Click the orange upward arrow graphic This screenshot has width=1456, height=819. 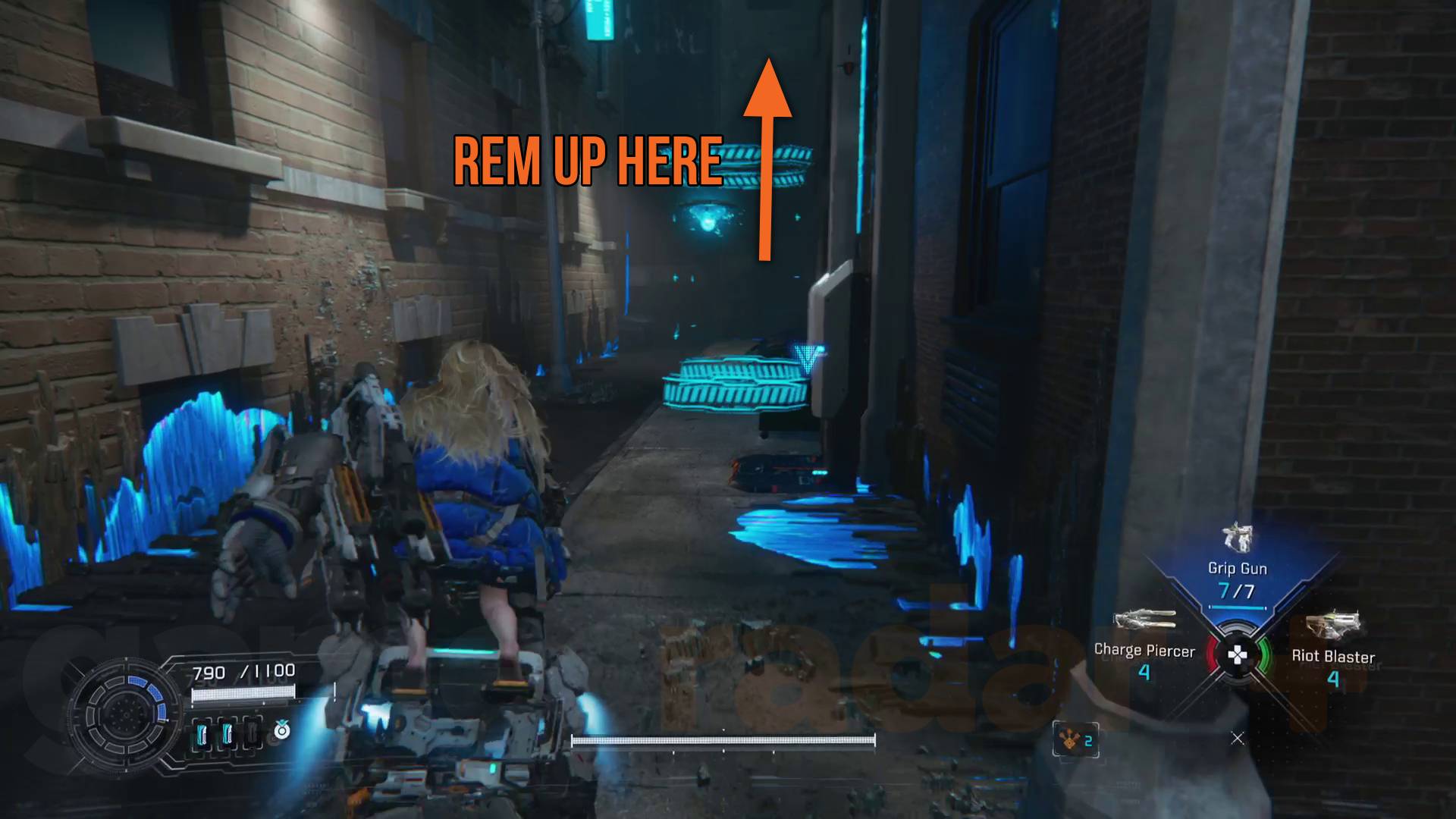pyautogui.click(x=767, y=152)
